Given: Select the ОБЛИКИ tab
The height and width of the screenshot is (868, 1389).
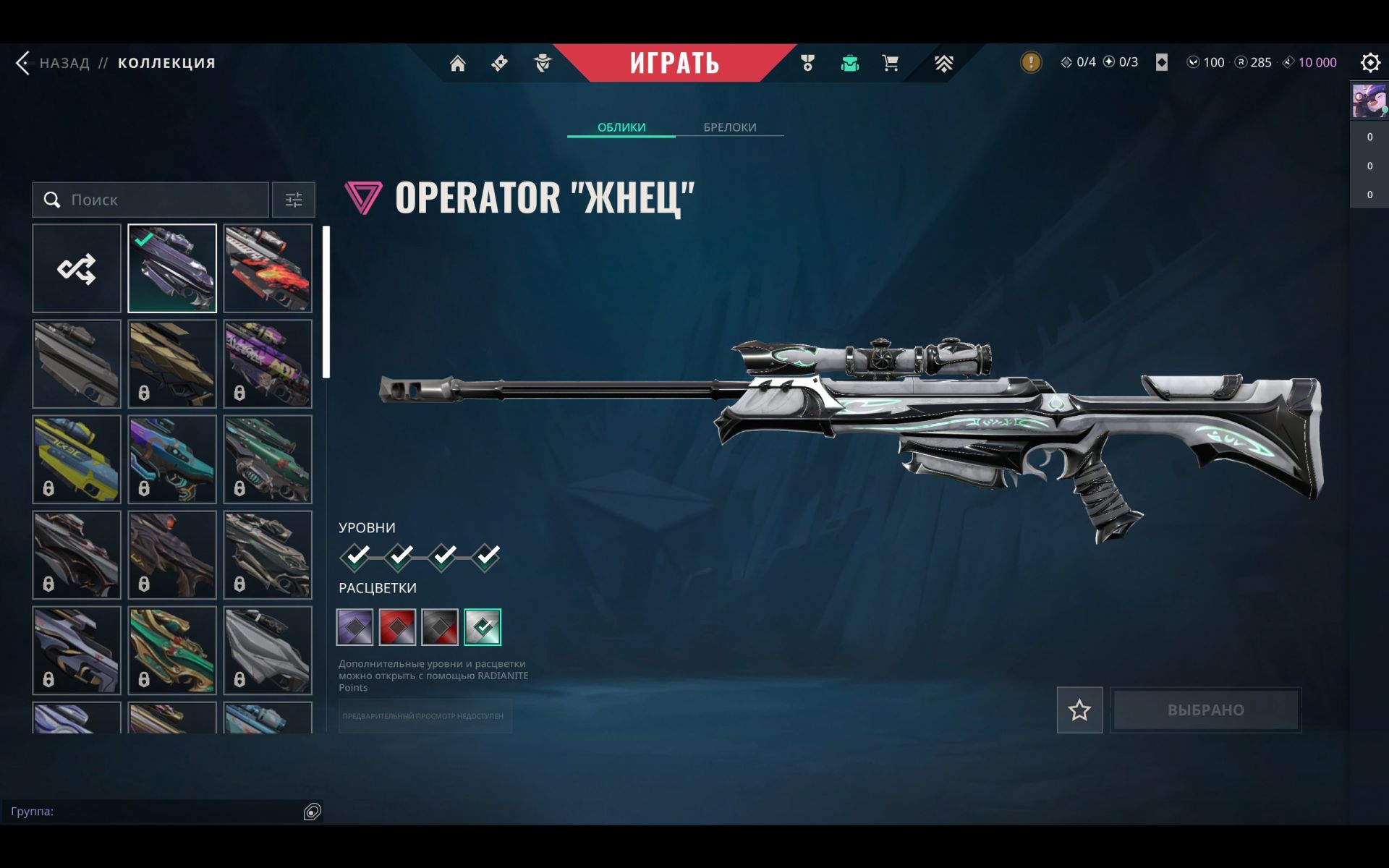Looking at the screenshot, I should (x=621, y=127).
